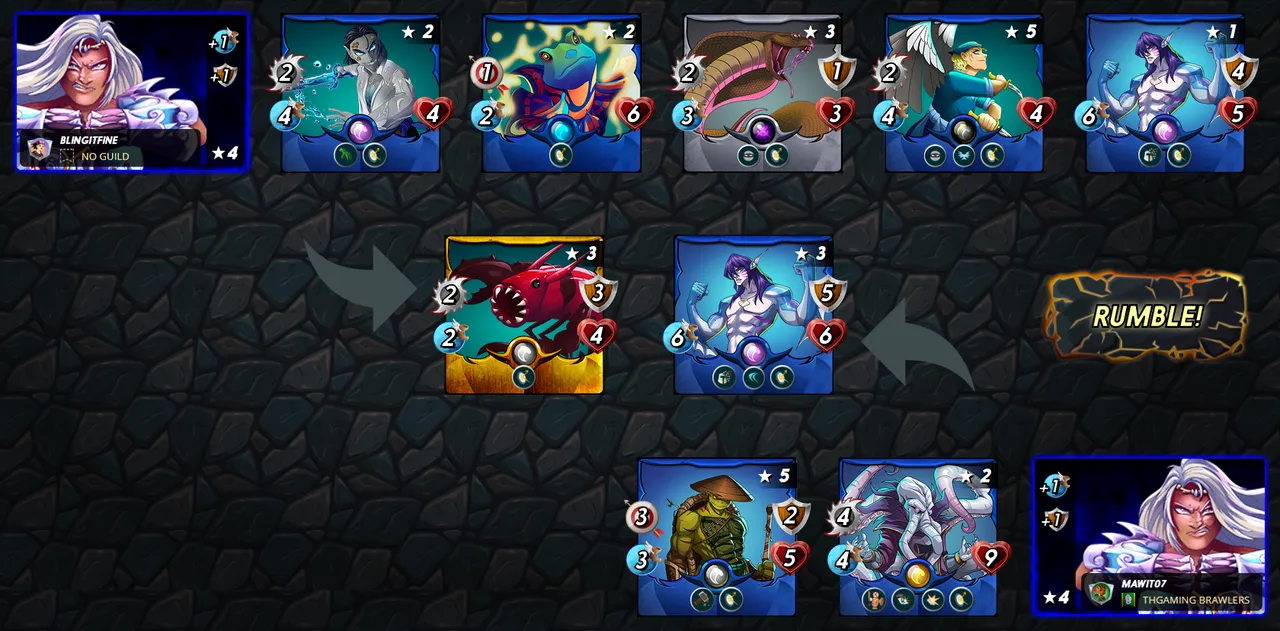1280x631 pixels.
Task: Choose the cobra snake card
Action: coord(763,92)
